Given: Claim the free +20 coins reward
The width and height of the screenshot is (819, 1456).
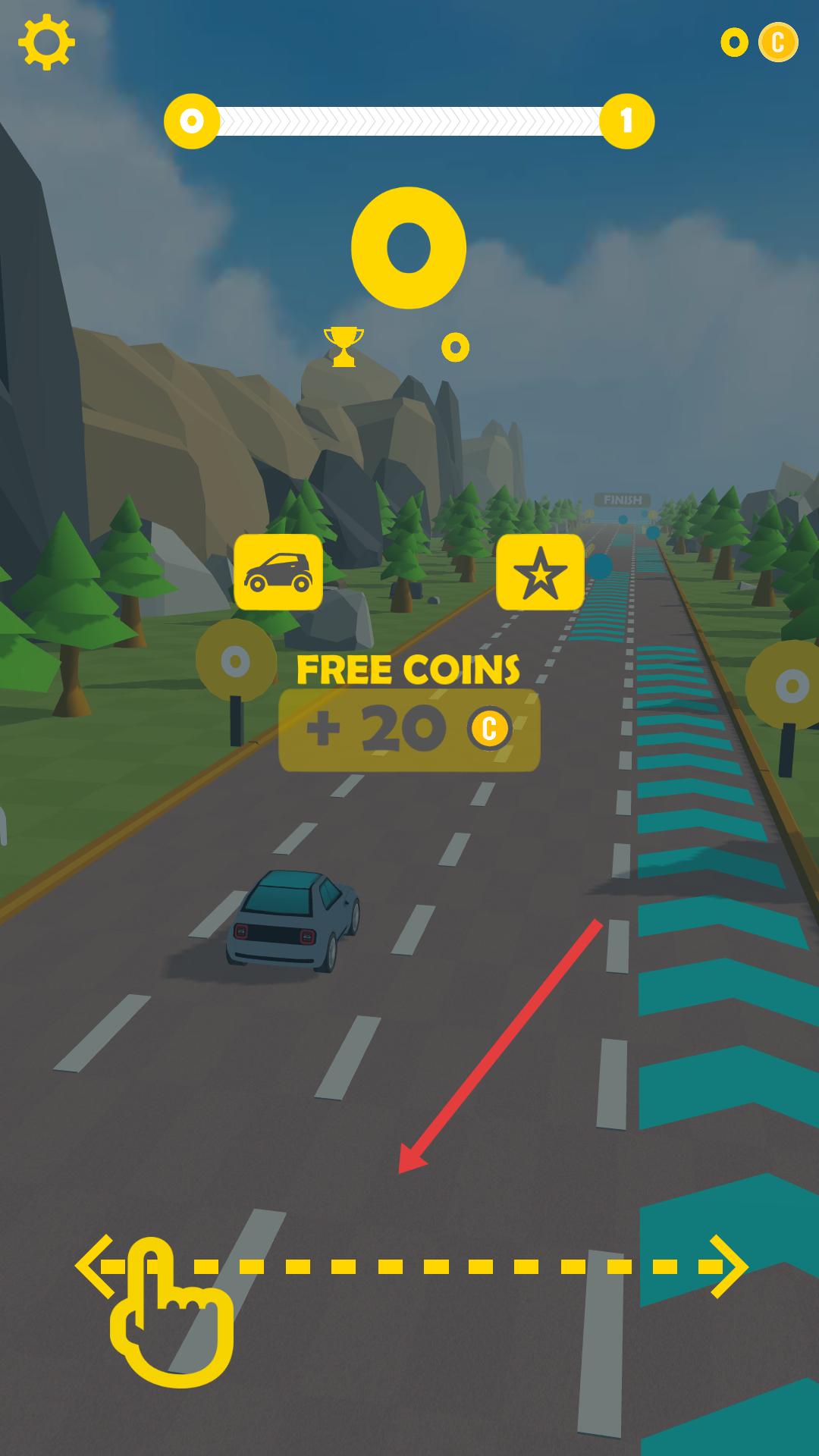Looking at the screenshot, I should click(409, 730).
